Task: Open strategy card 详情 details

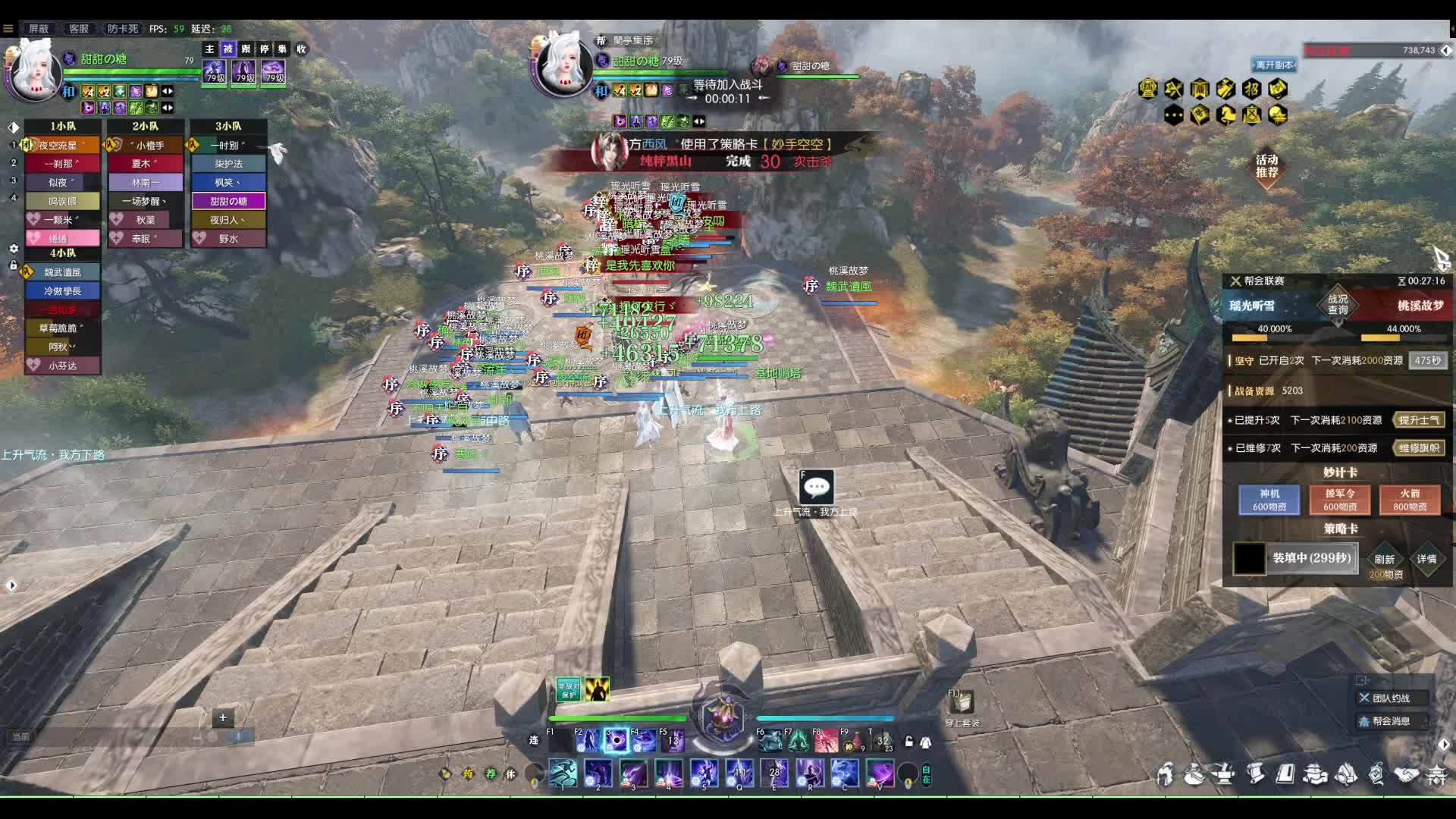Action: (1426, 559)
